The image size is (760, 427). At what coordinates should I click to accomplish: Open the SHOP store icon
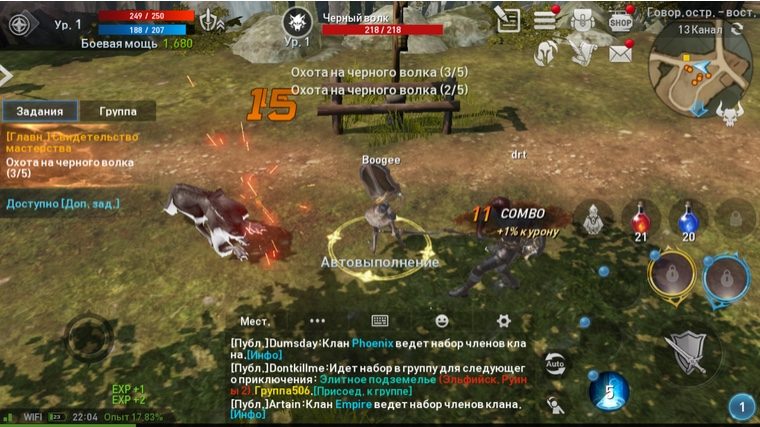(621, 19)
